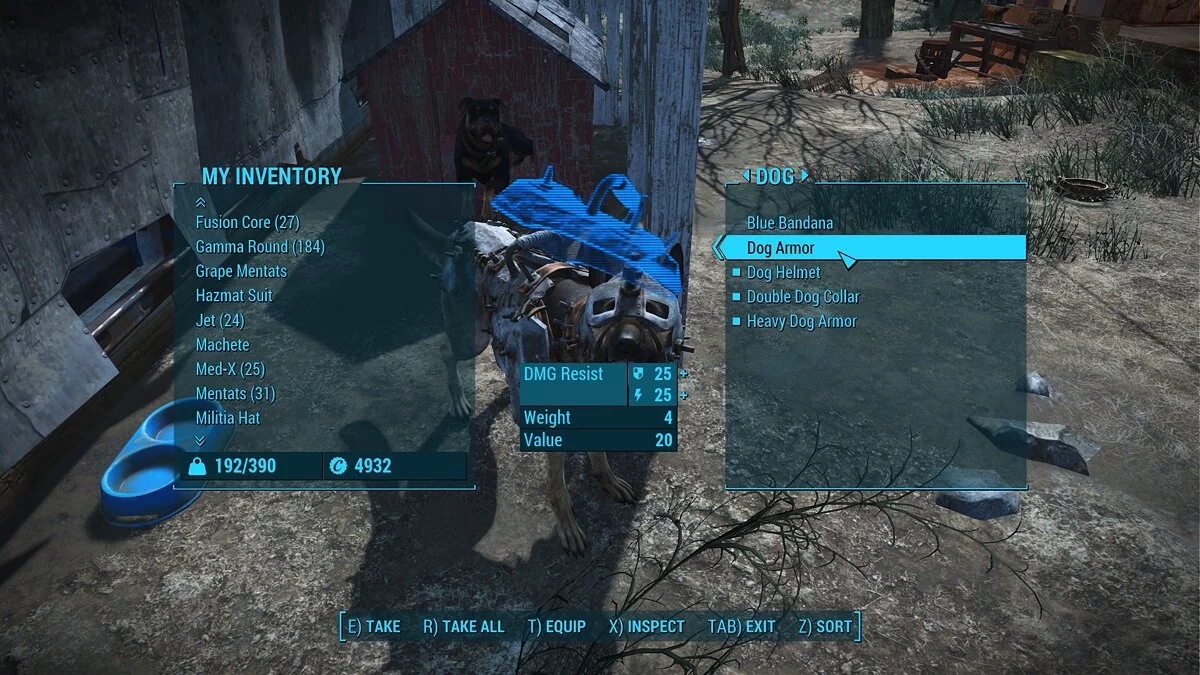Pick Heavy Dog Armor from list

click(x=802, y=321)
